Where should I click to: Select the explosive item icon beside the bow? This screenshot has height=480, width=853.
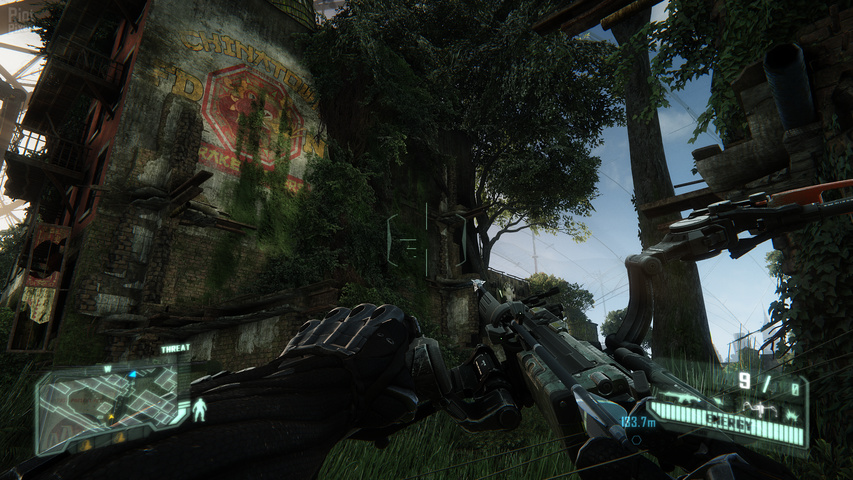coord(793,416)
